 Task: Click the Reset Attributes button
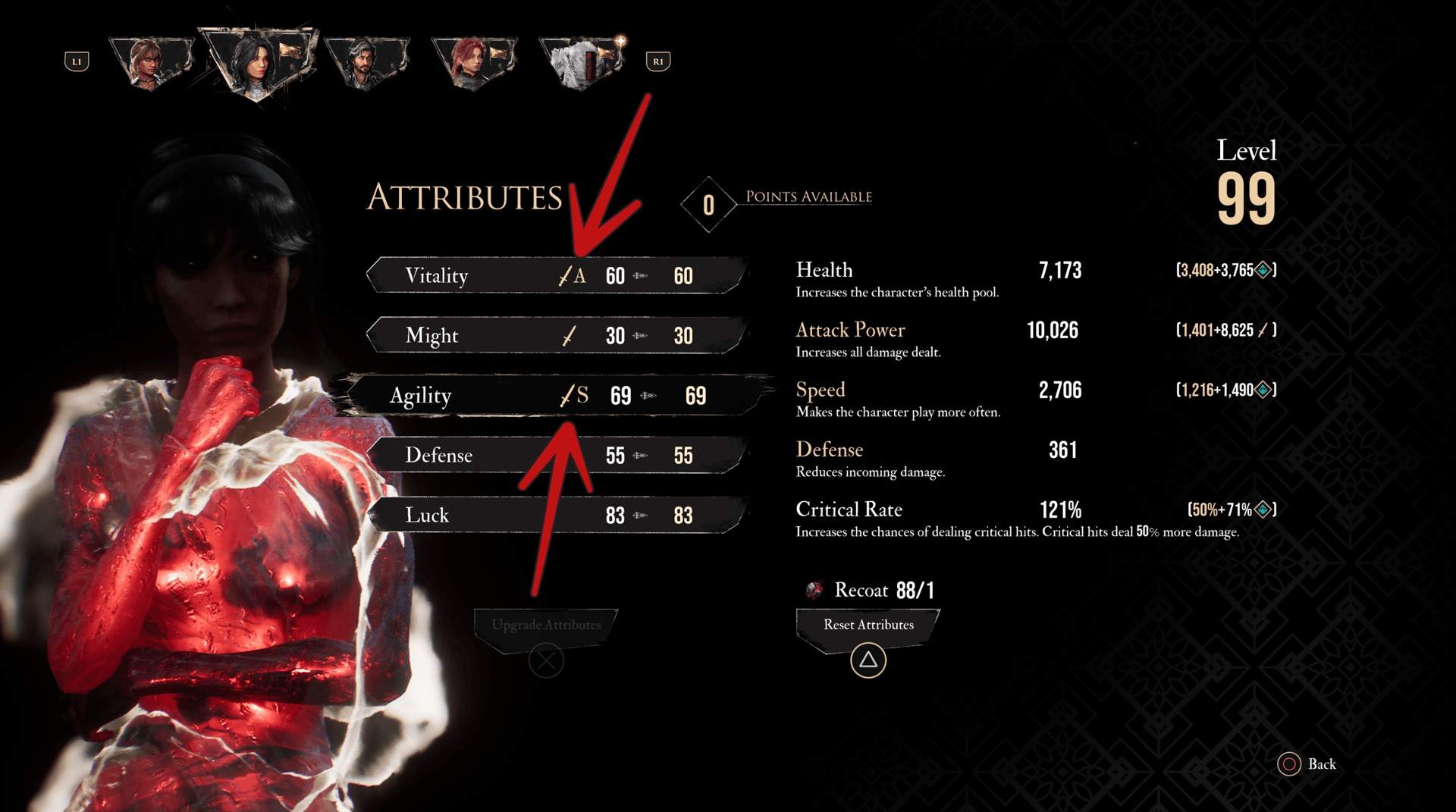[868, 625]
